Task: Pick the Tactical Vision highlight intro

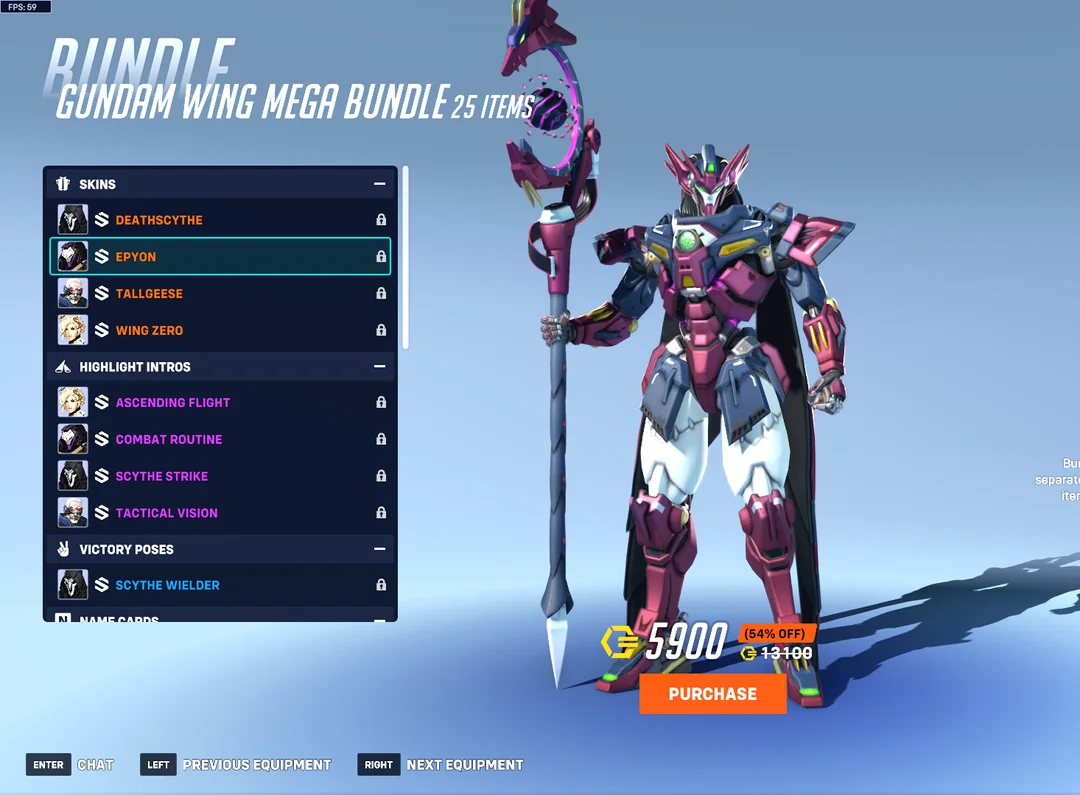Action: pos(220,513)
